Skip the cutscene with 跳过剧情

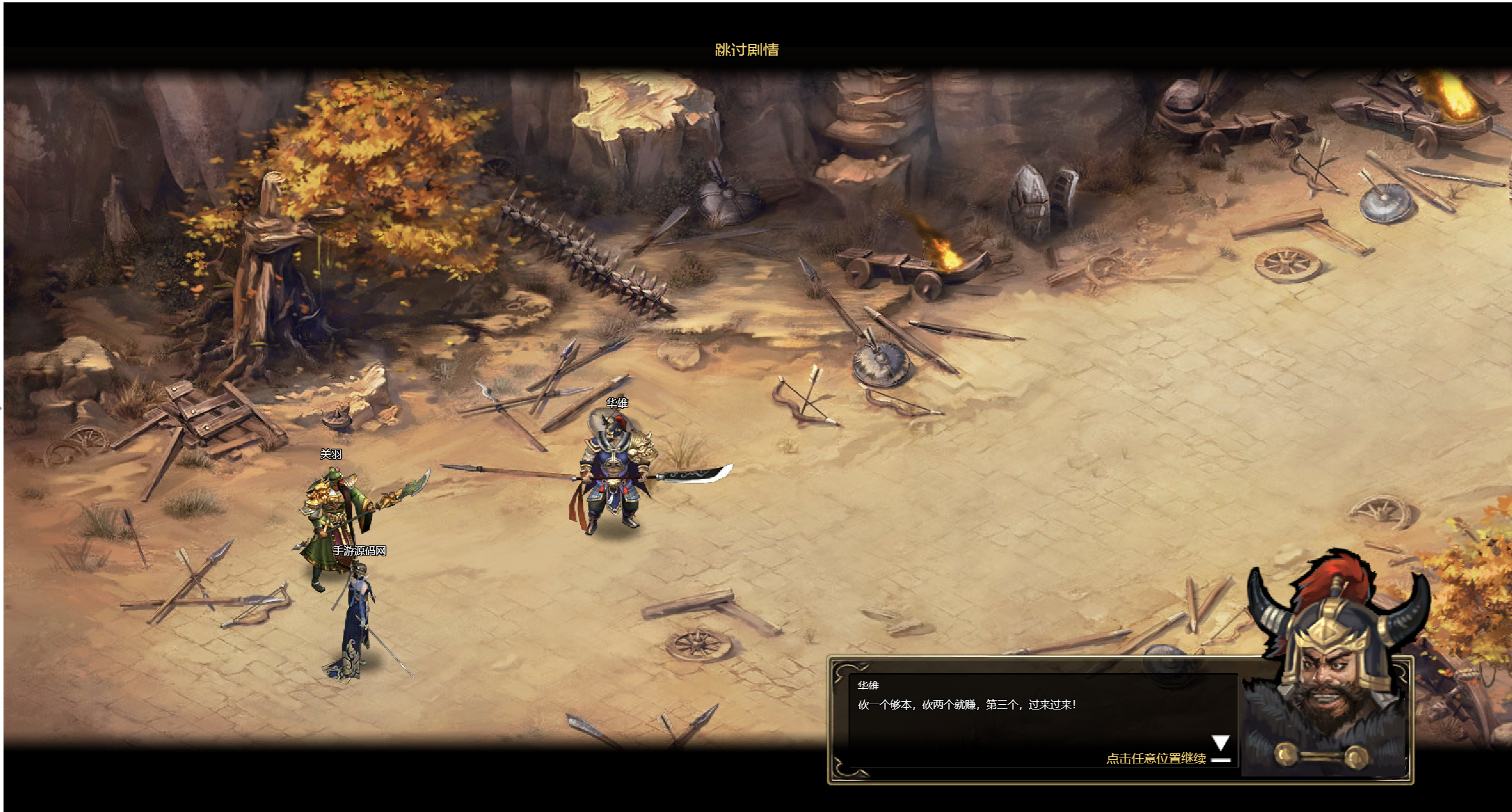pos(747,50)
